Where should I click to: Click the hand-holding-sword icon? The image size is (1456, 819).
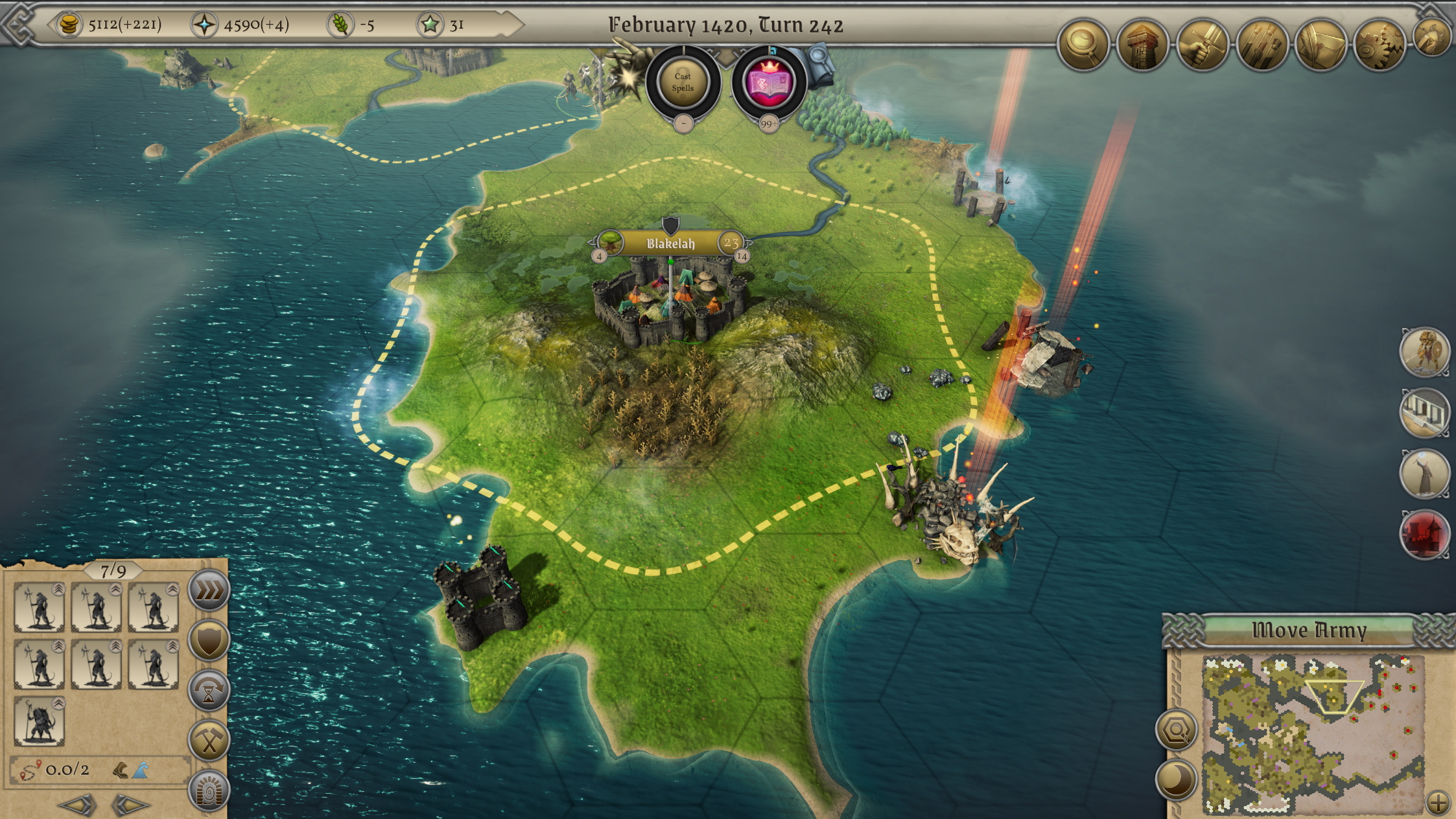1203,44
